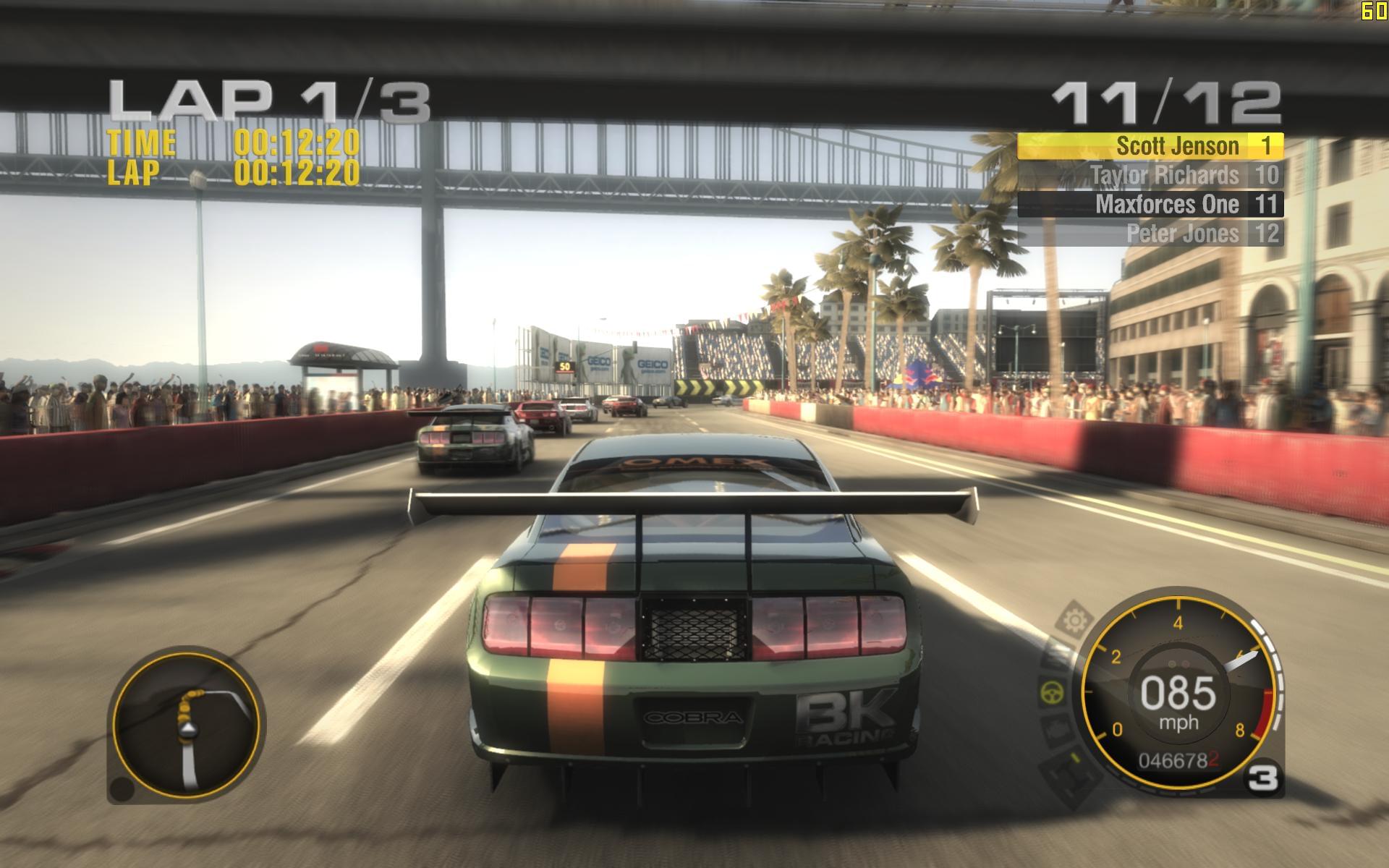
Task: Select Scott Jenson in the standings list
Action: (x=1150, y=146)
